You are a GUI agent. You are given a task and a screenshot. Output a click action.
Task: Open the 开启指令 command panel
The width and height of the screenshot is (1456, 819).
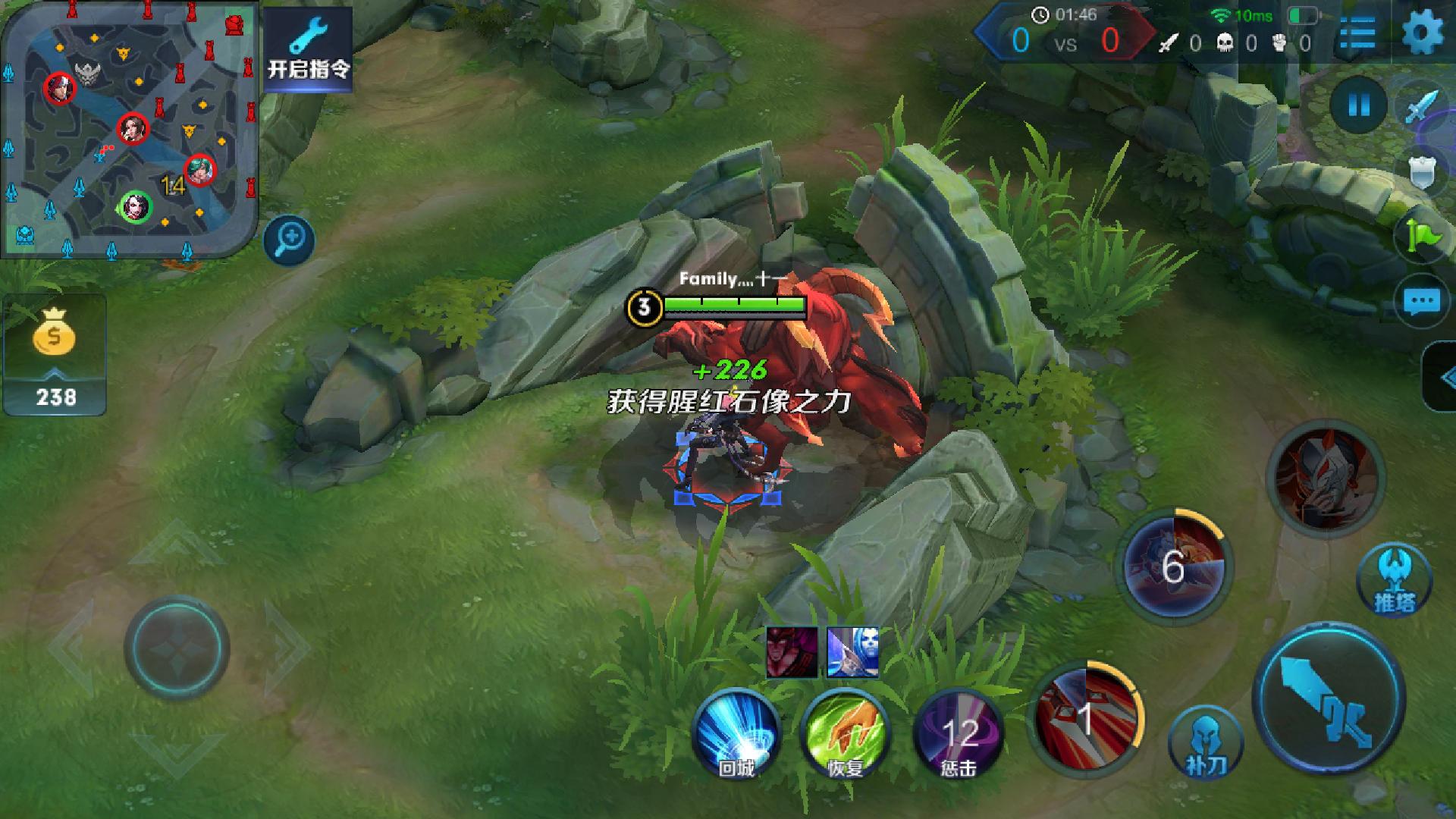pos(308,49)
